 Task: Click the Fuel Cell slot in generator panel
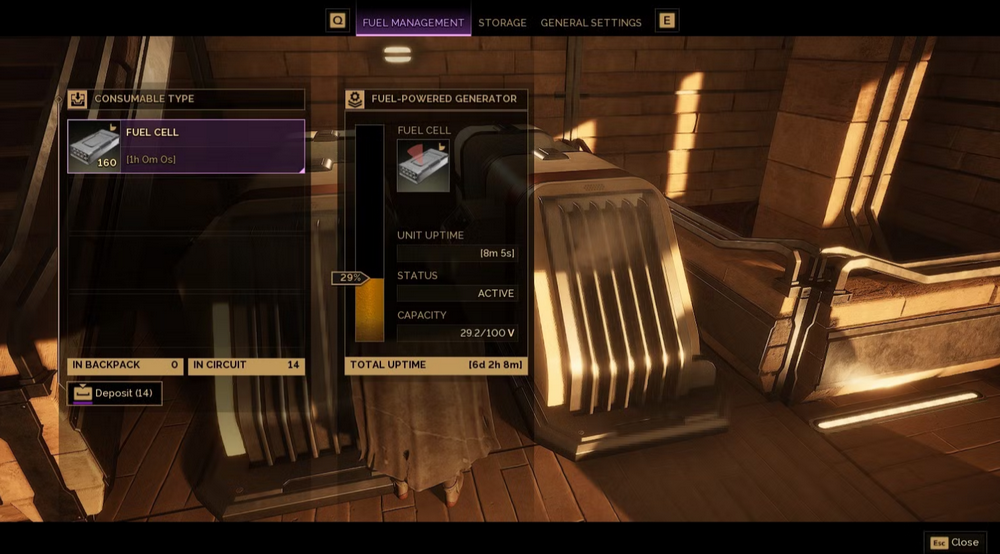pos(423,165)
